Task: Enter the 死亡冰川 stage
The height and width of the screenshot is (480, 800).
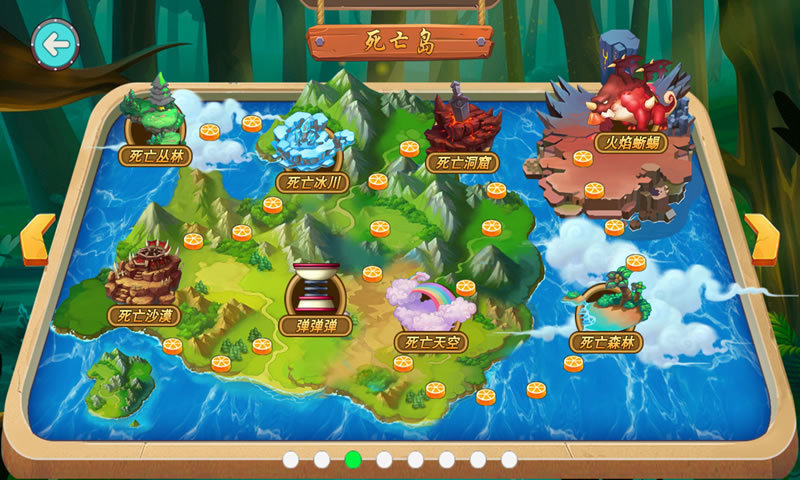Action: [310, 152]
